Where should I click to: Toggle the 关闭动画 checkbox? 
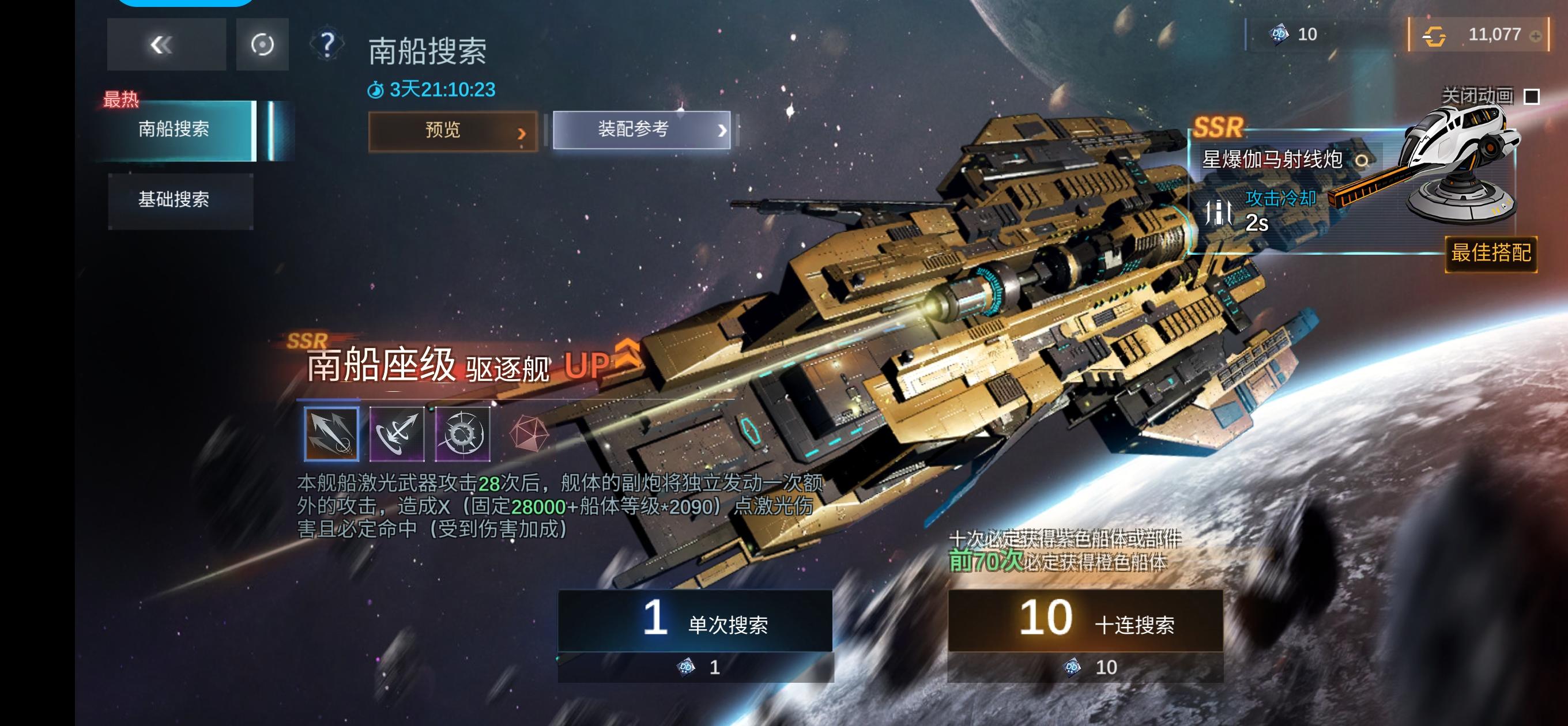coord(1531,96)
